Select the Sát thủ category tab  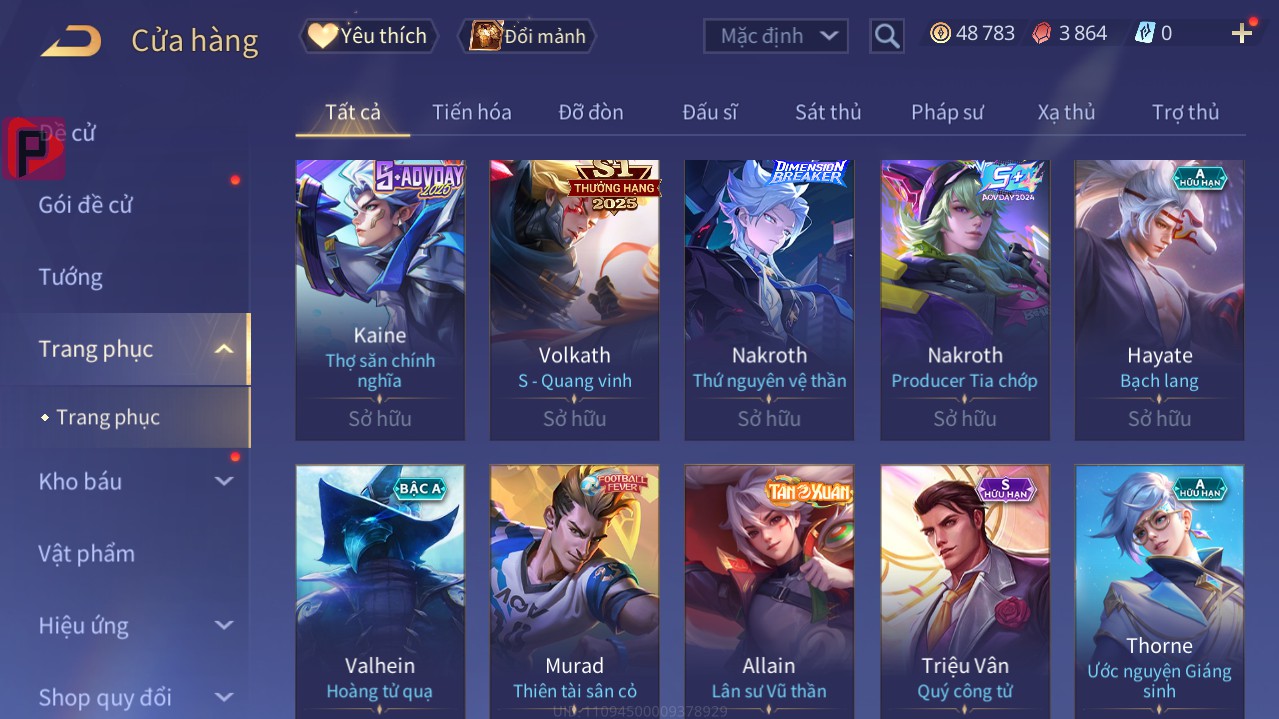click(827, 112)
